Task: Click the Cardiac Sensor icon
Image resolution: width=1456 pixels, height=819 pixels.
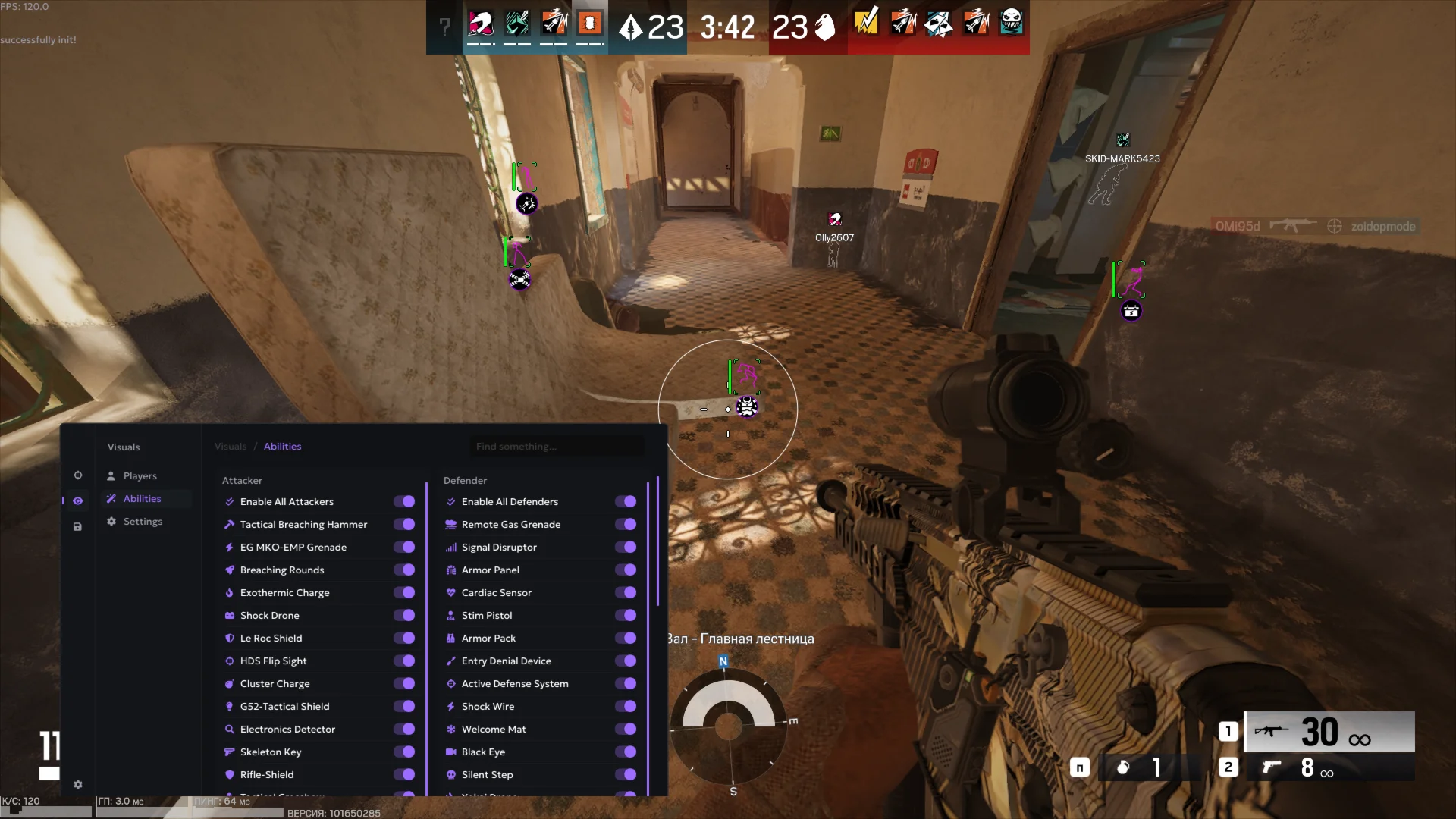Action: (x=451, y=592)
